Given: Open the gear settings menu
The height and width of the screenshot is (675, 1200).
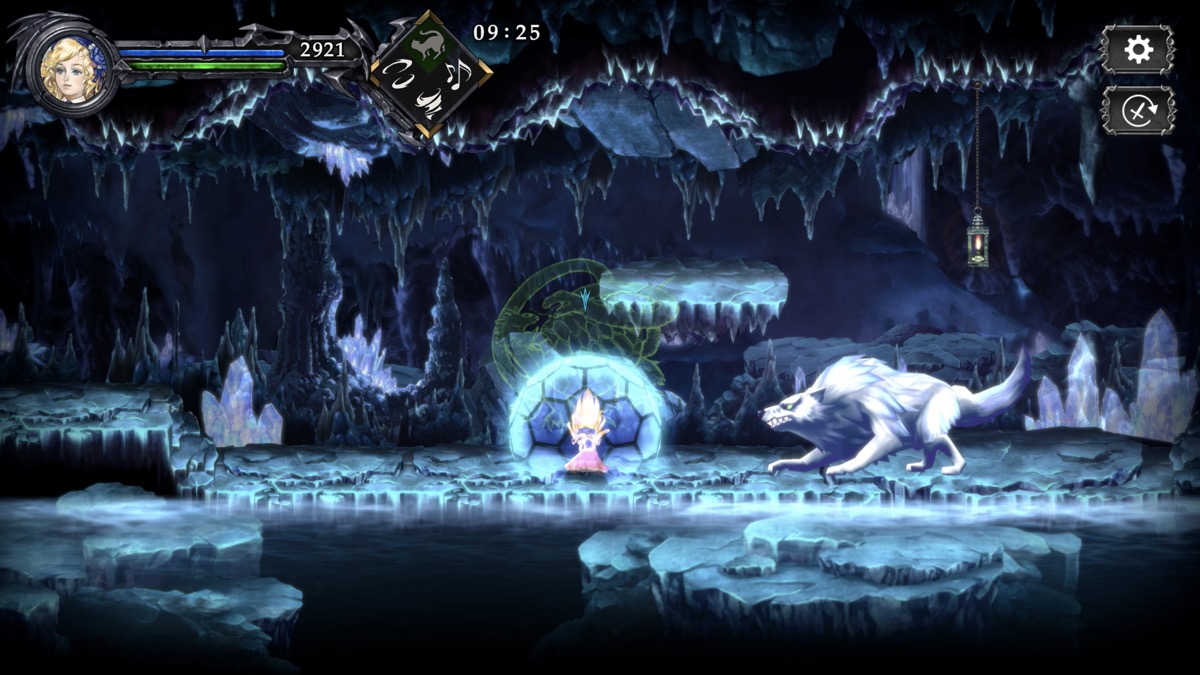Looking at the screenshot, I should point(1138,50).
